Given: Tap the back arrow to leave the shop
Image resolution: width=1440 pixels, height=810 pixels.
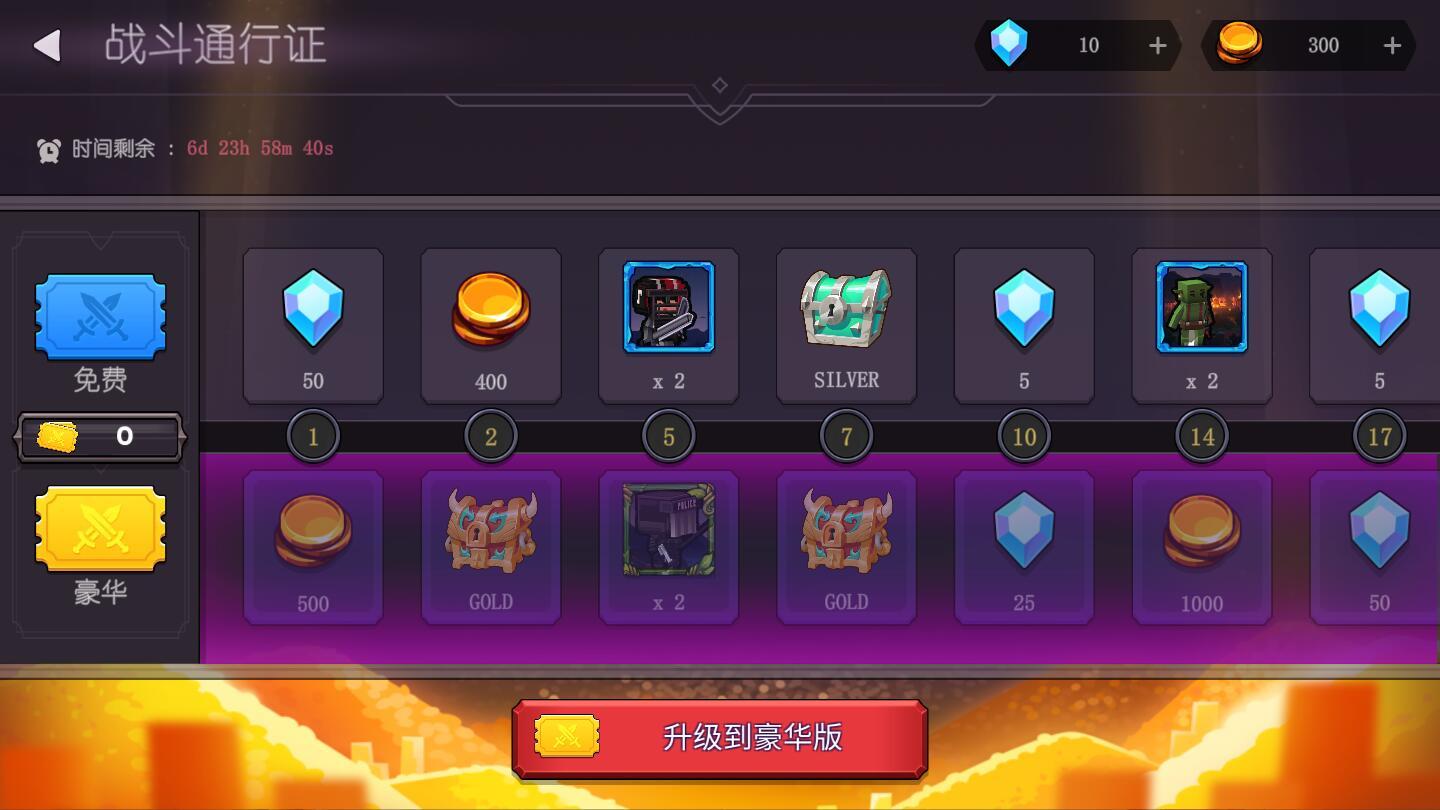Looking at the screenshot, I should click(44, 46).
